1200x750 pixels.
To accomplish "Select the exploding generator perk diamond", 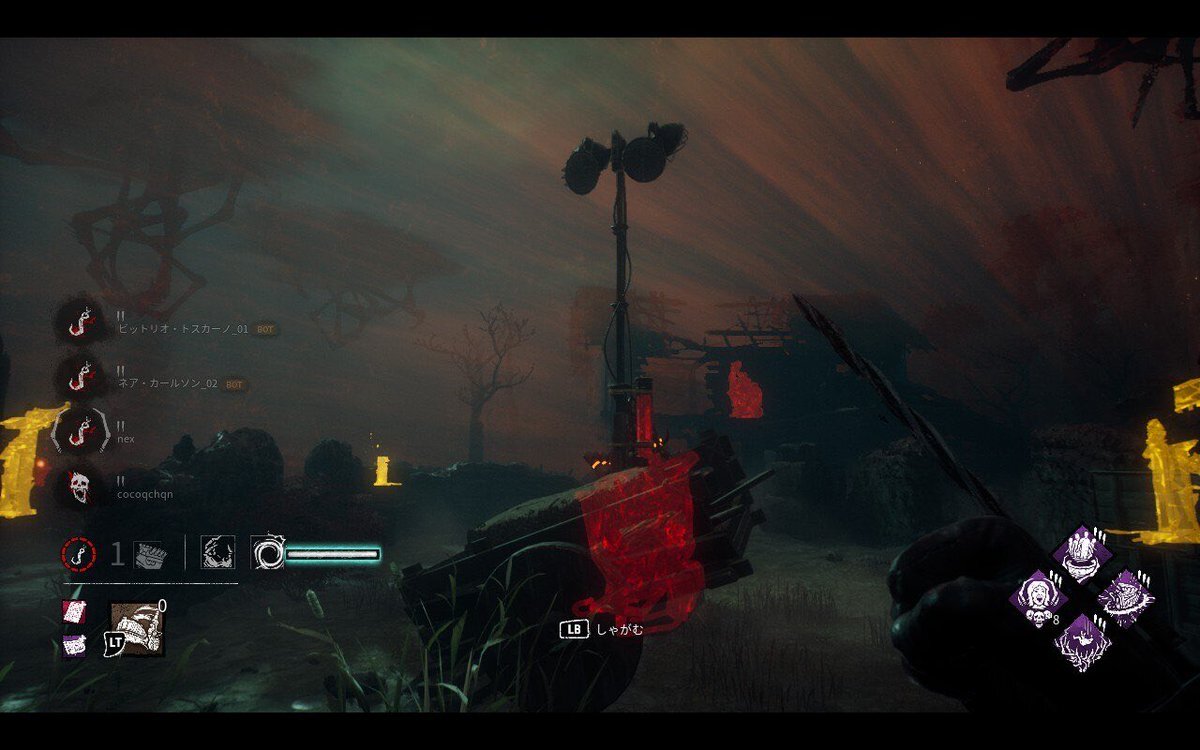I will 1125,598.
